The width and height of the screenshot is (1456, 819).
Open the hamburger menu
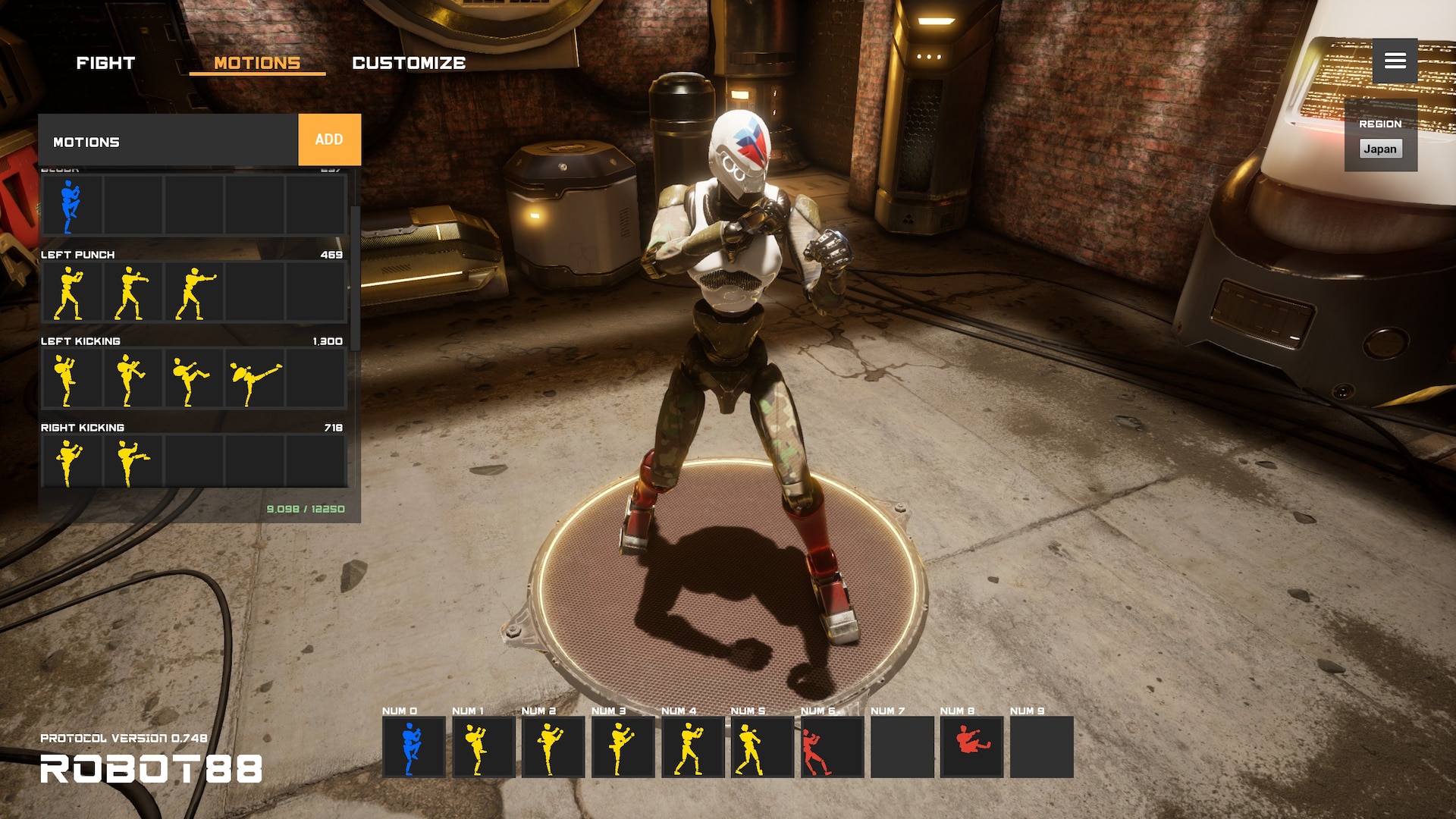pyautogui.click(x=1395, y=61)
